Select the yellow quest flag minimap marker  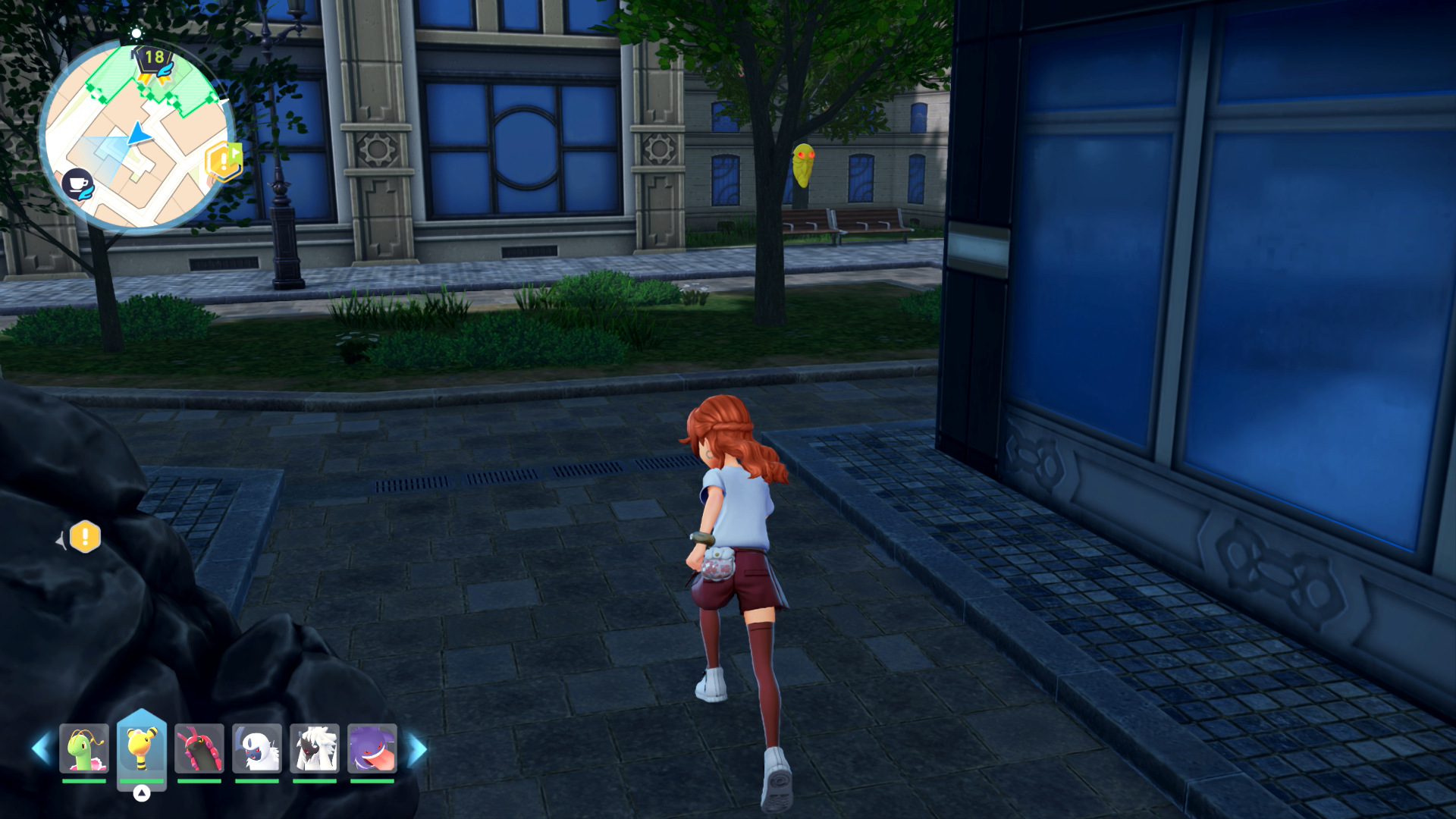pos(224,160)
